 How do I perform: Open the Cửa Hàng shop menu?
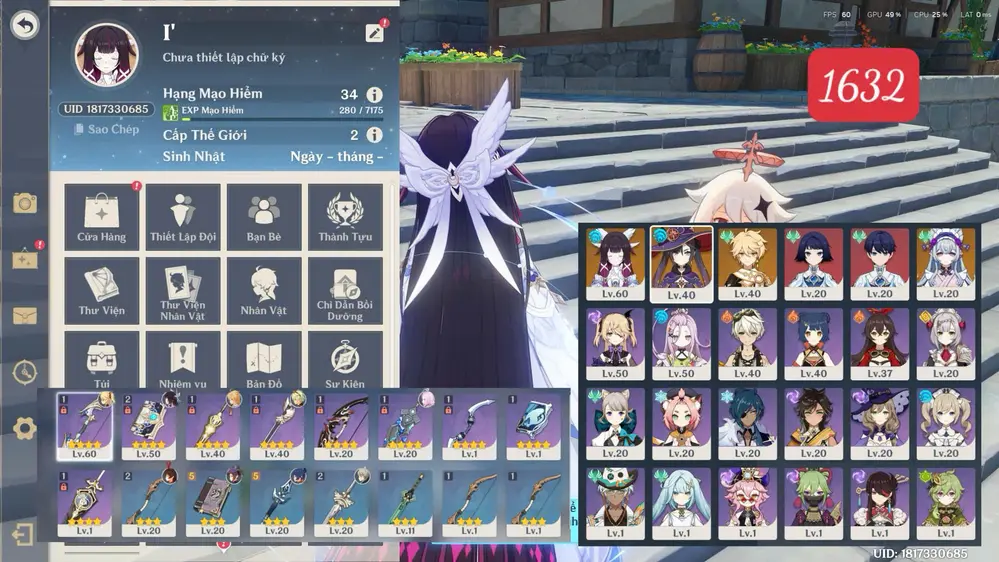[101, 215]
